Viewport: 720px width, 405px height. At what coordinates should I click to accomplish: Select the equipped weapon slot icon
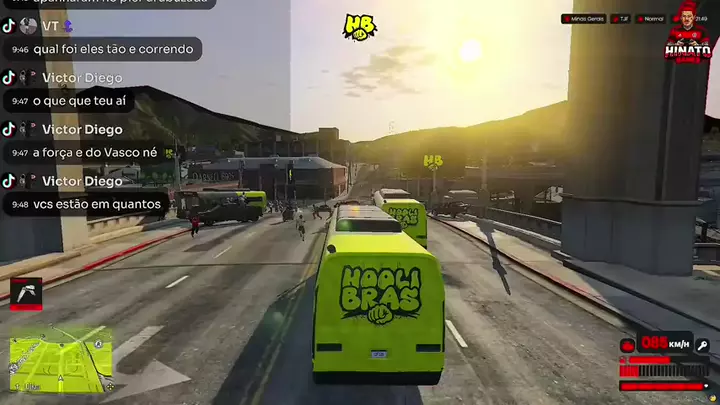click(x=26, y=293)
